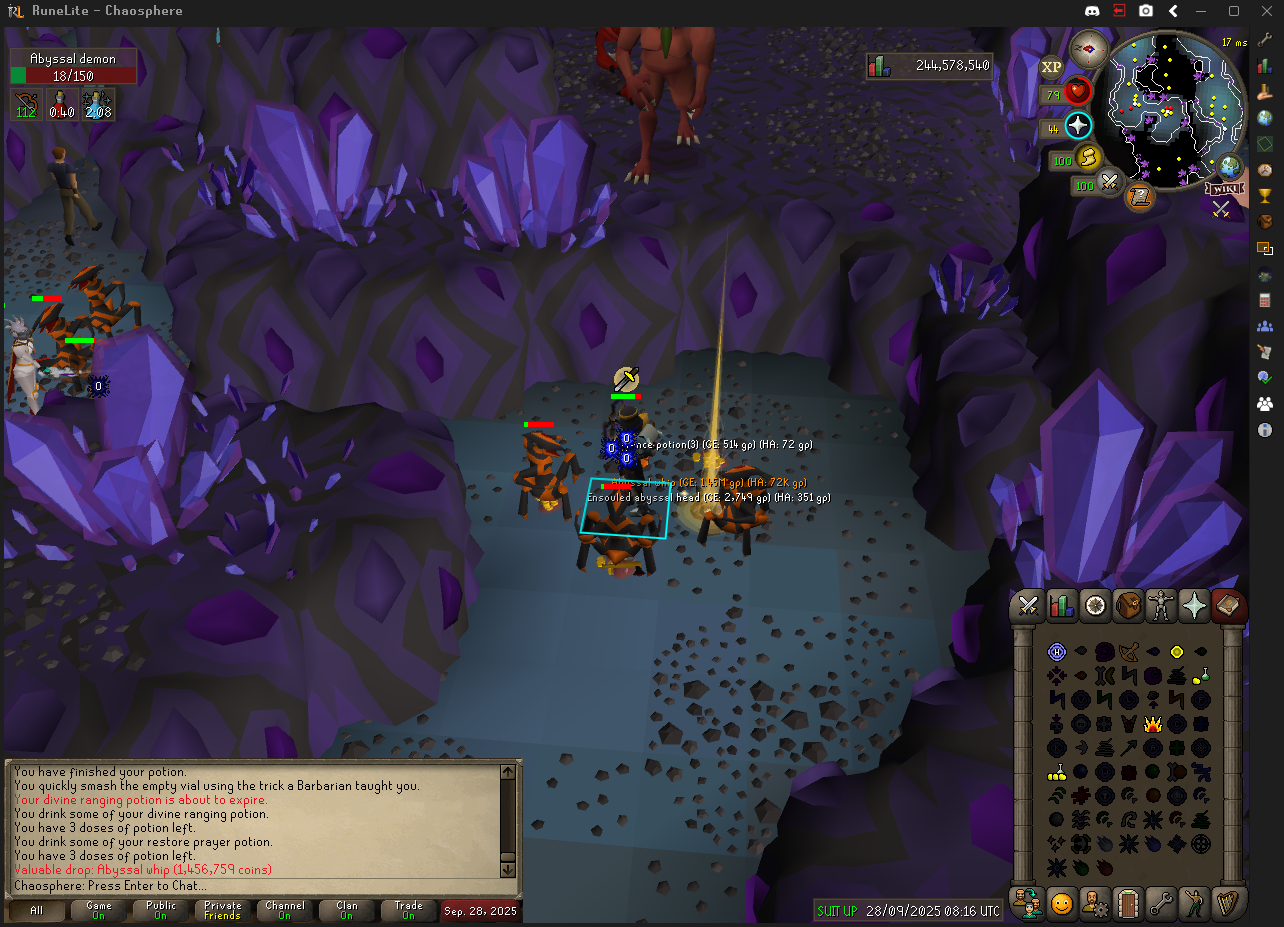This screenshot has height=927, width=1284.
Task: Open the world map globe orb
Action: click(x=1229, y=167)
